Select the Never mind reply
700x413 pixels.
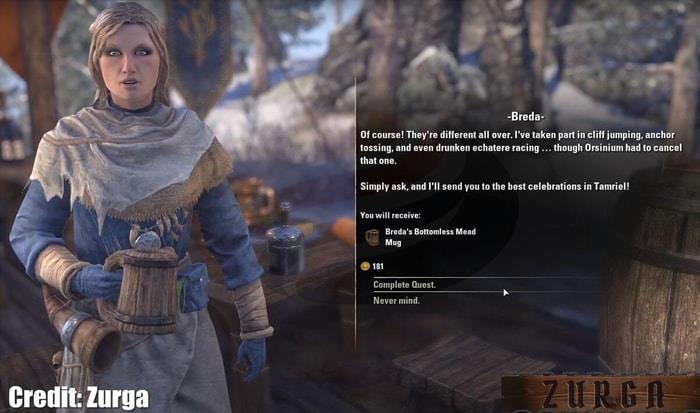(397, 301)
